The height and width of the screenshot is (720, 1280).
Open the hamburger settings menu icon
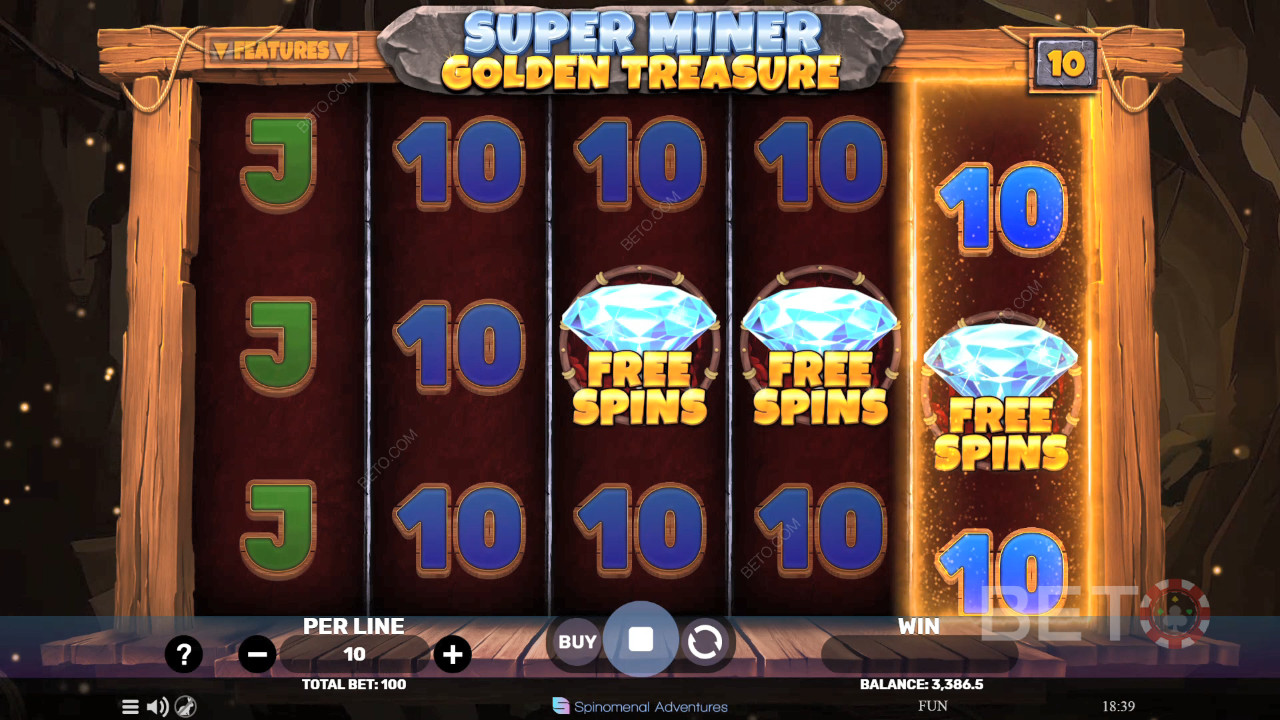coord(130,706)
